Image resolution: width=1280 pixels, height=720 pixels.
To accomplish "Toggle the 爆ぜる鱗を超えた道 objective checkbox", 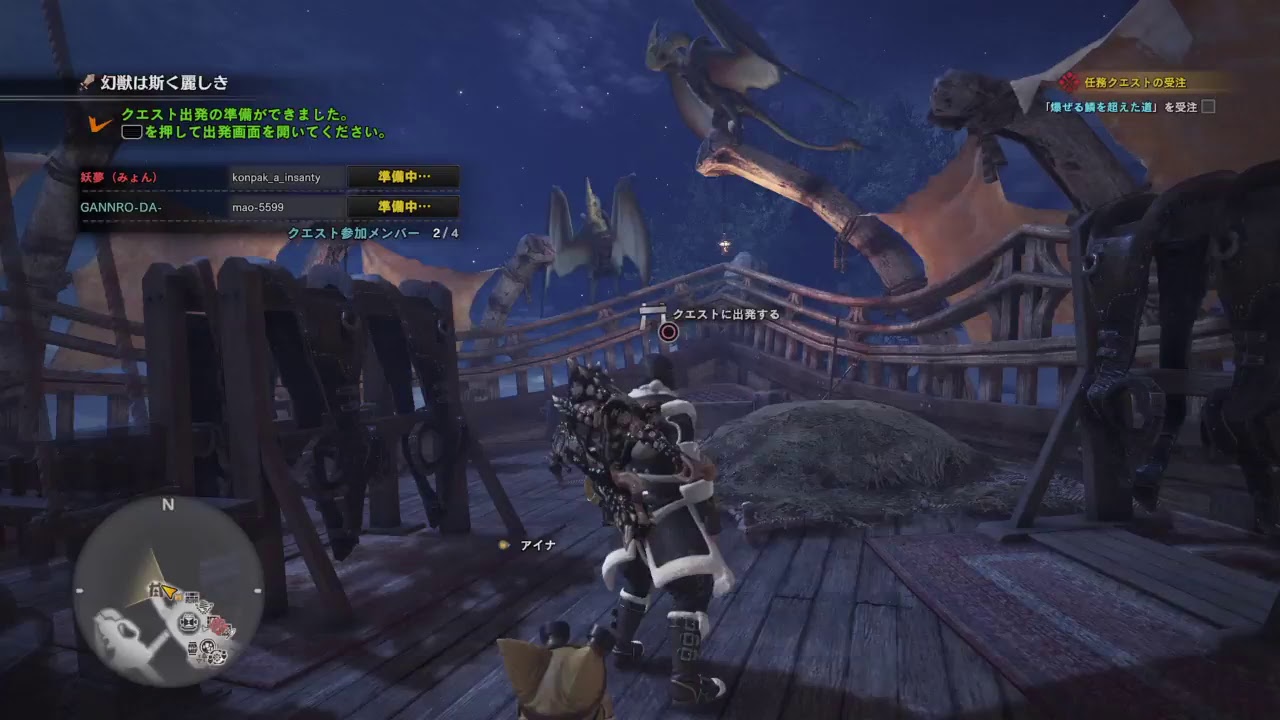I will coord(1208,107).
